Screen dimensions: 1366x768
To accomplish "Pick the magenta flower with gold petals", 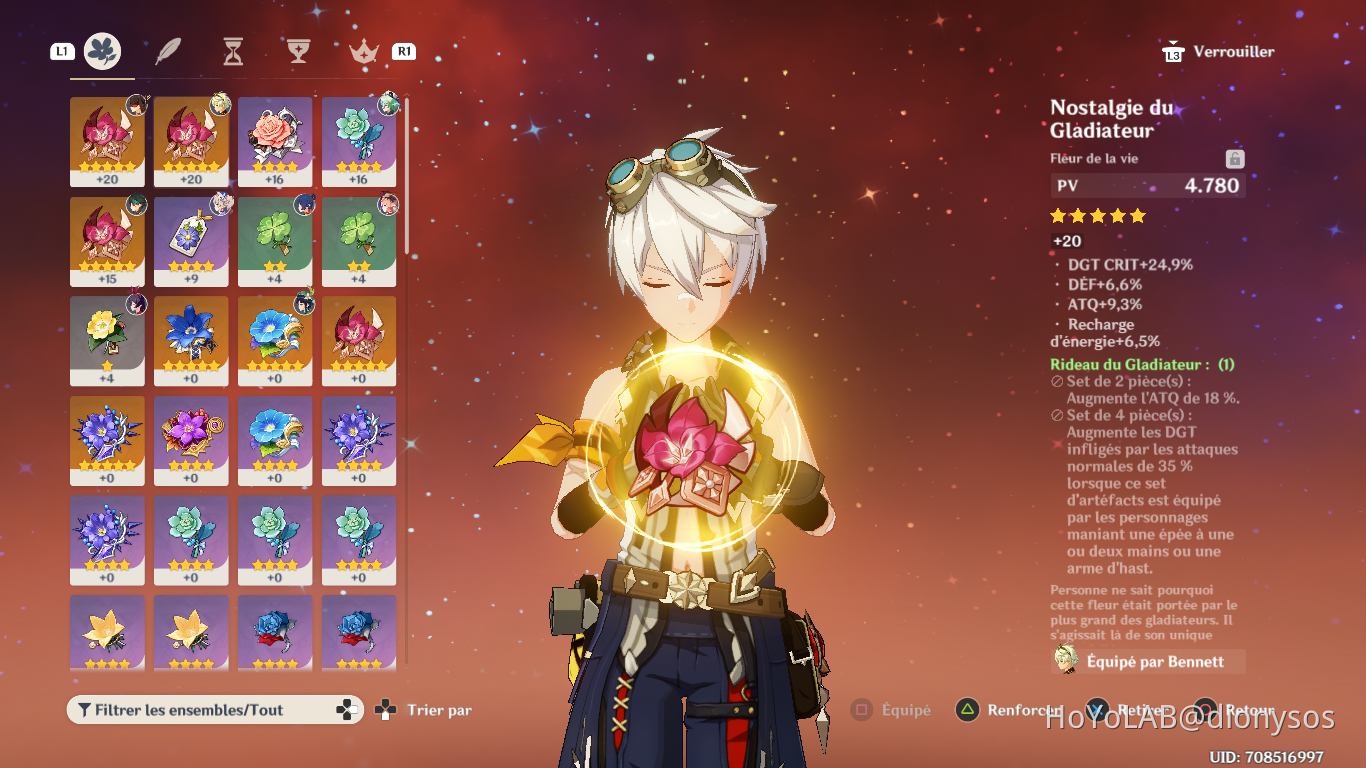I will coord(191,440).
